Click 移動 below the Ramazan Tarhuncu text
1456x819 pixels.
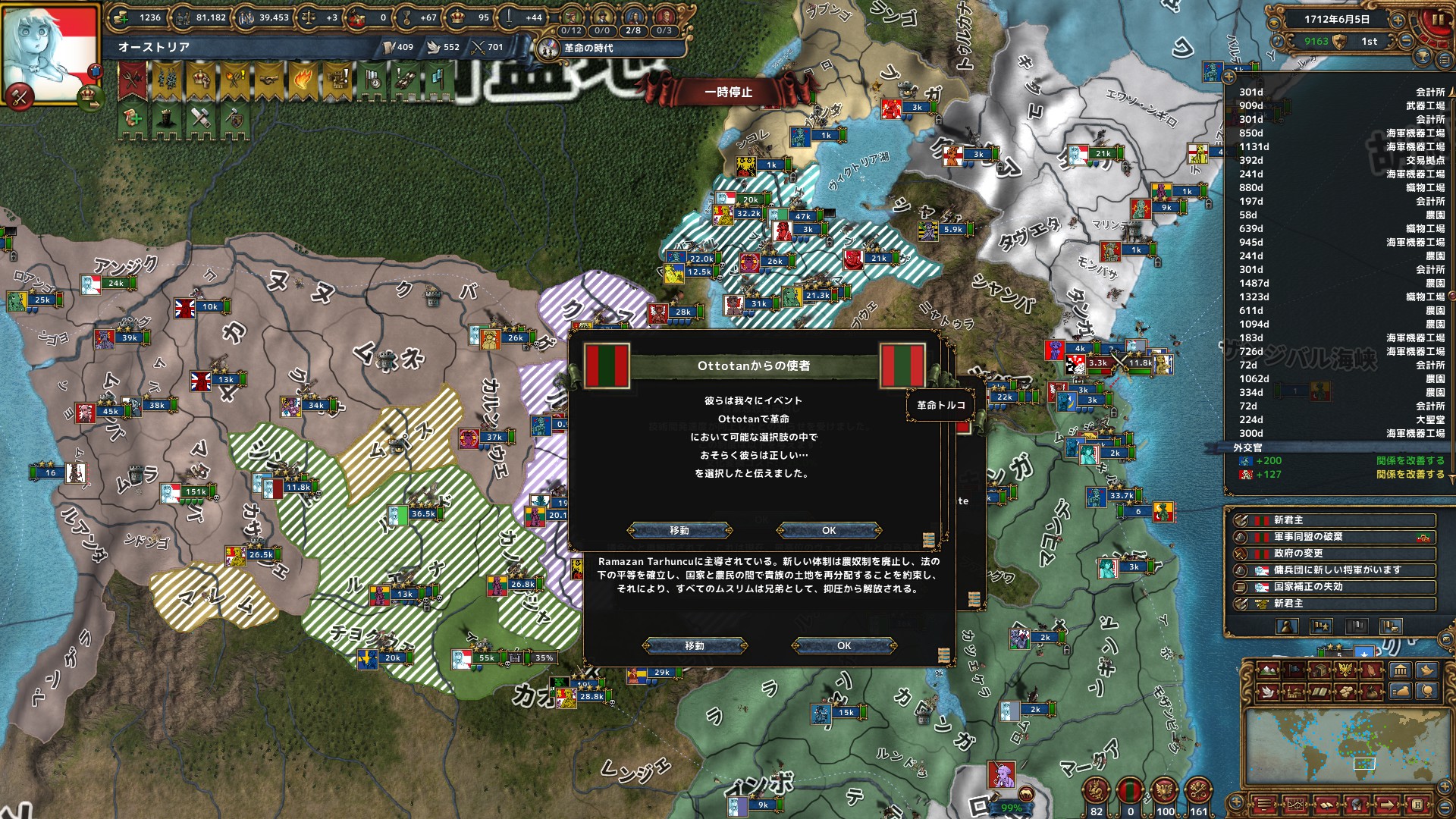[x=695, y=645]
